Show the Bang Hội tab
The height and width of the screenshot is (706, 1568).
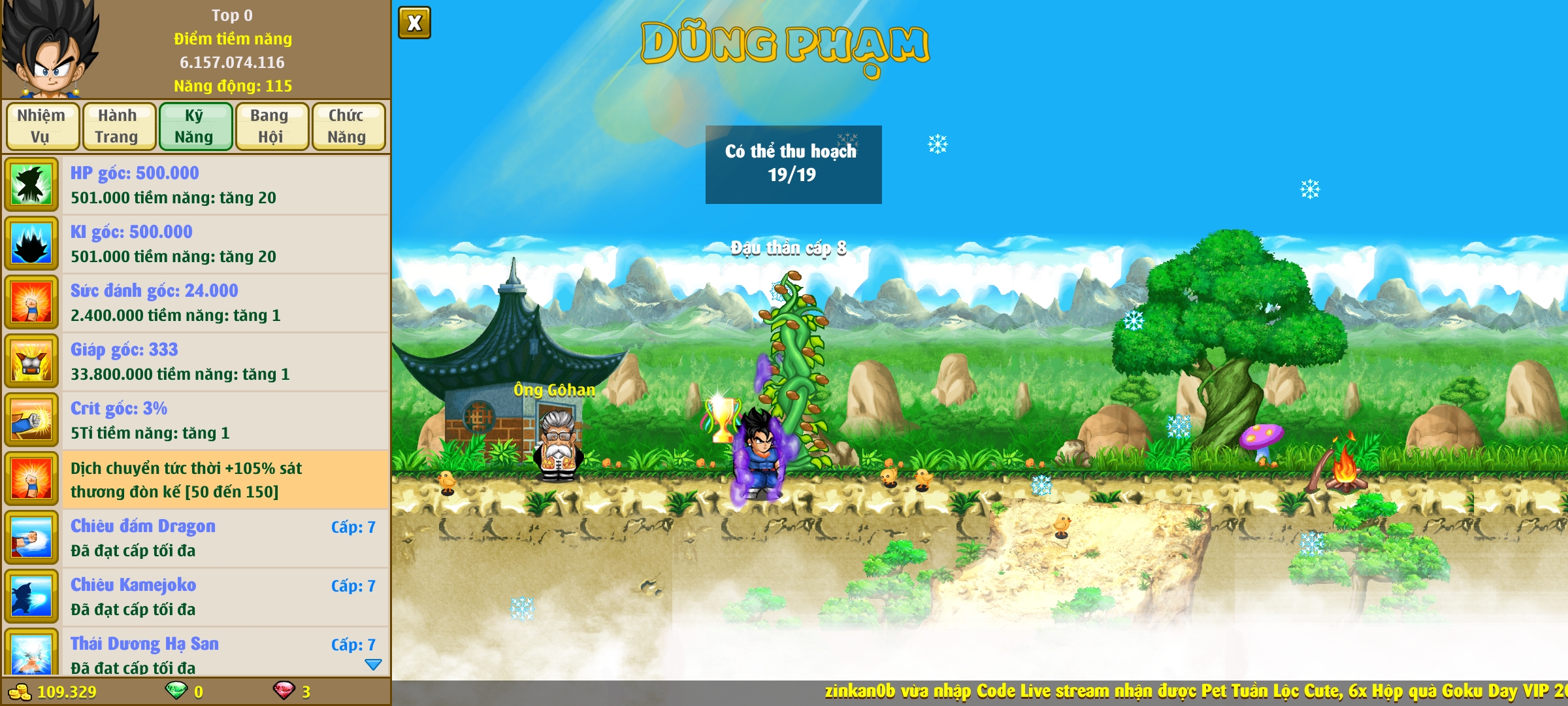271,126
